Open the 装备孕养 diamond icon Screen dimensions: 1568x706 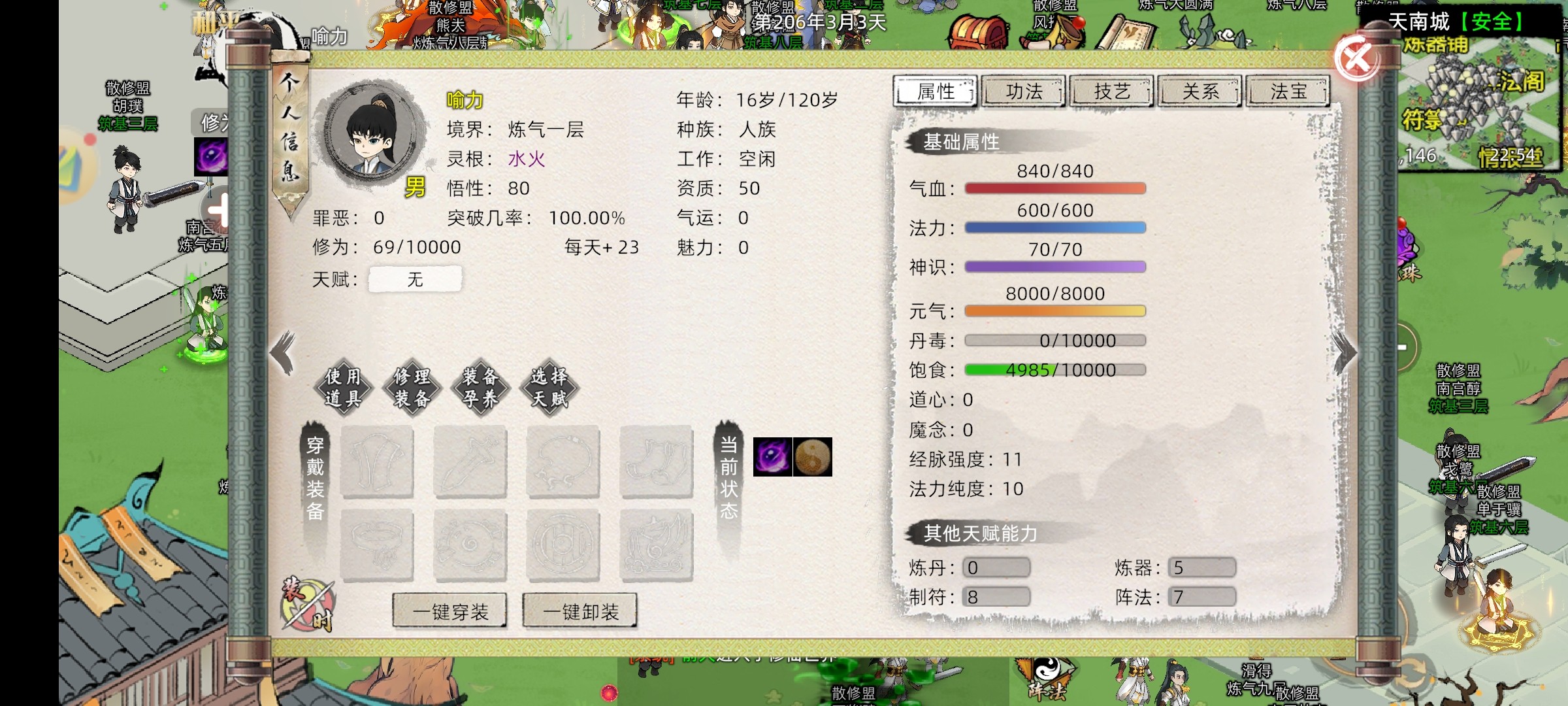click(481, 388)
